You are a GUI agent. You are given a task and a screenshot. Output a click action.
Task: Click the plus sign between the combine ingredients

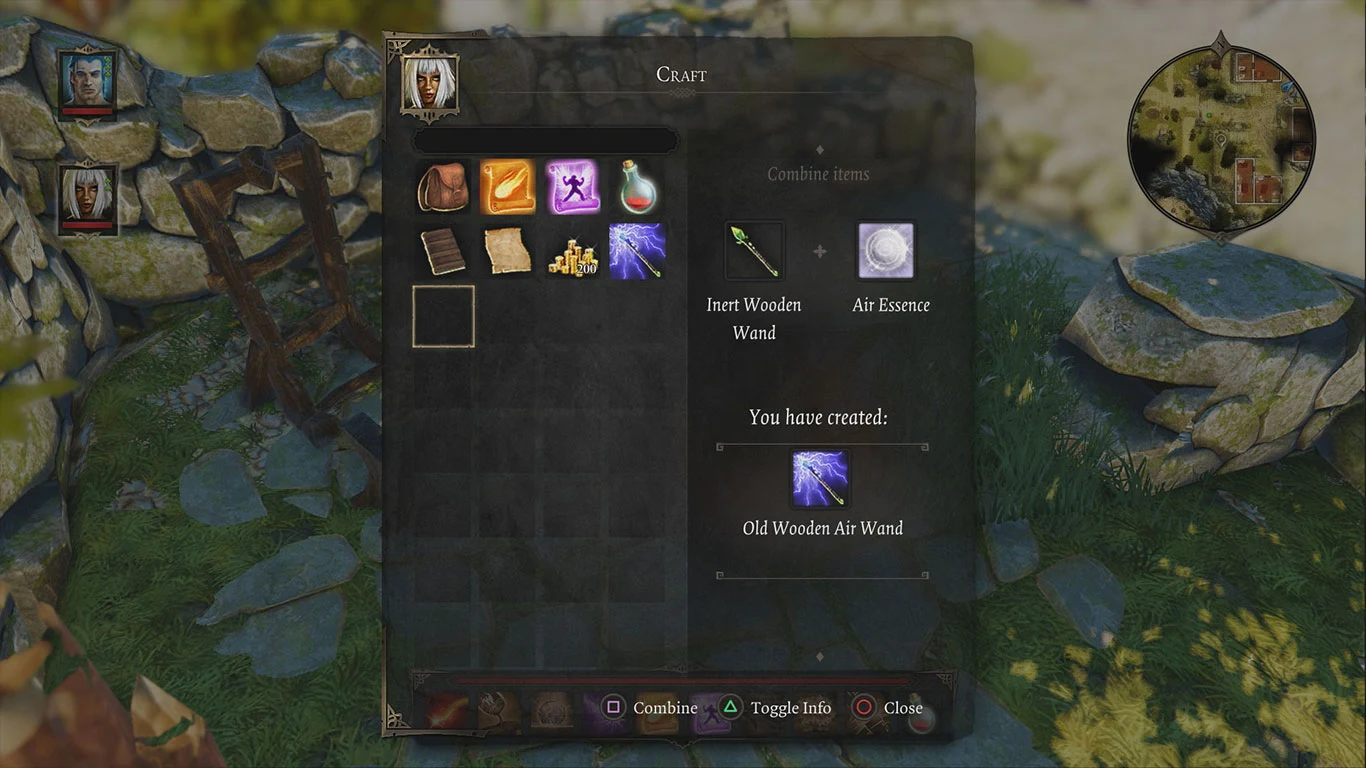pyautogui.click(x=820, y=251)
